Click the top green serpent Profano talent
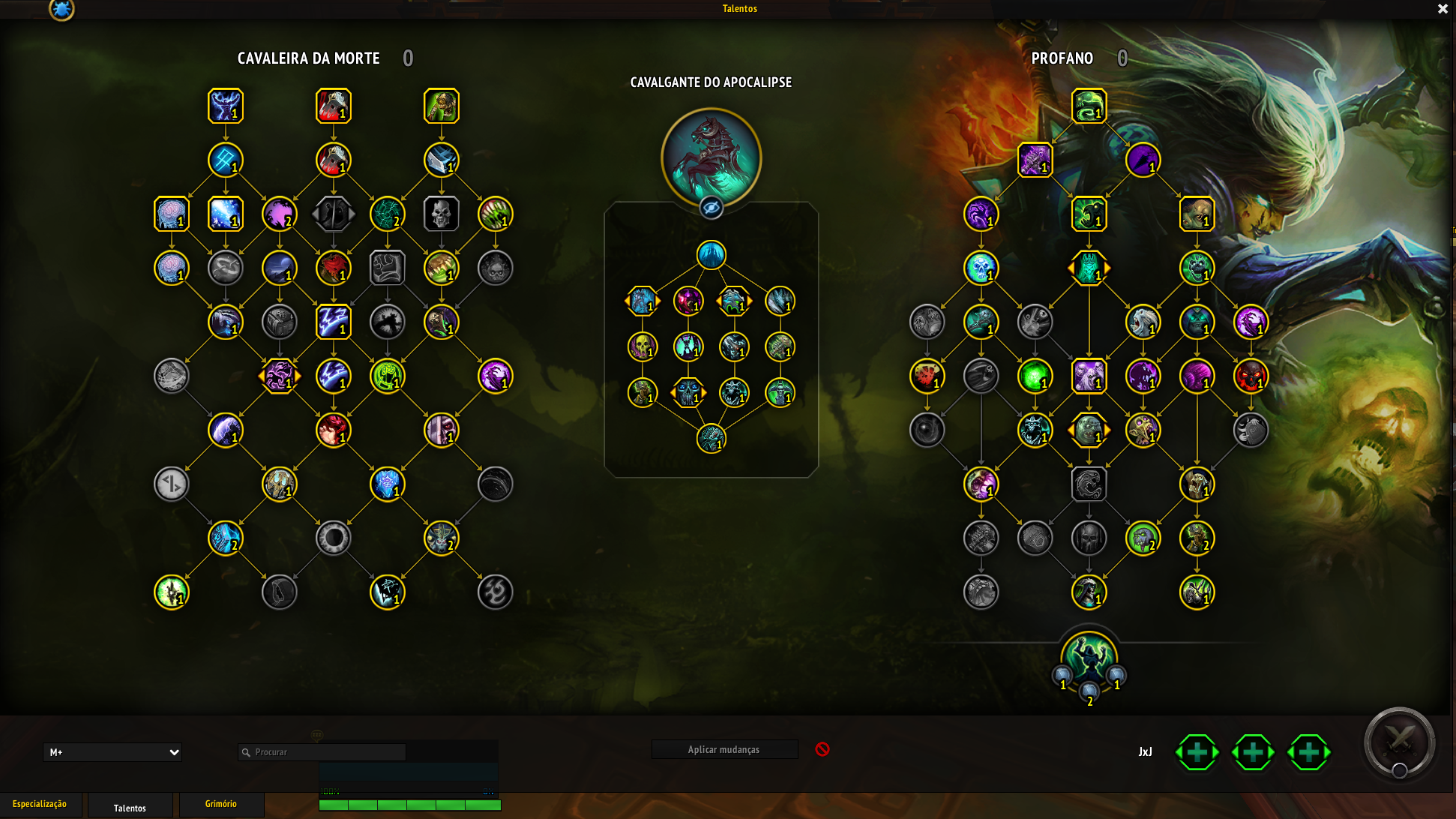 pos(1089,106)
